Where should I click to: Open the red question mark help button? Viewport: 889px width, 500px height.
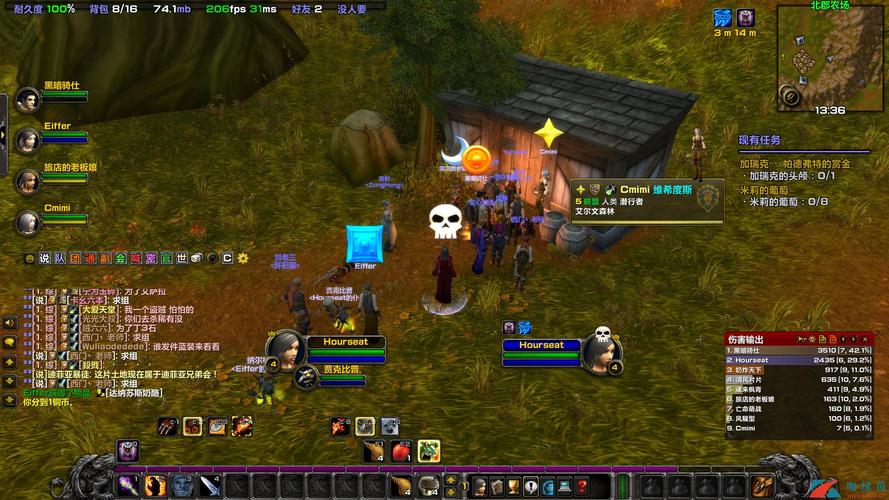pos(581,486)
